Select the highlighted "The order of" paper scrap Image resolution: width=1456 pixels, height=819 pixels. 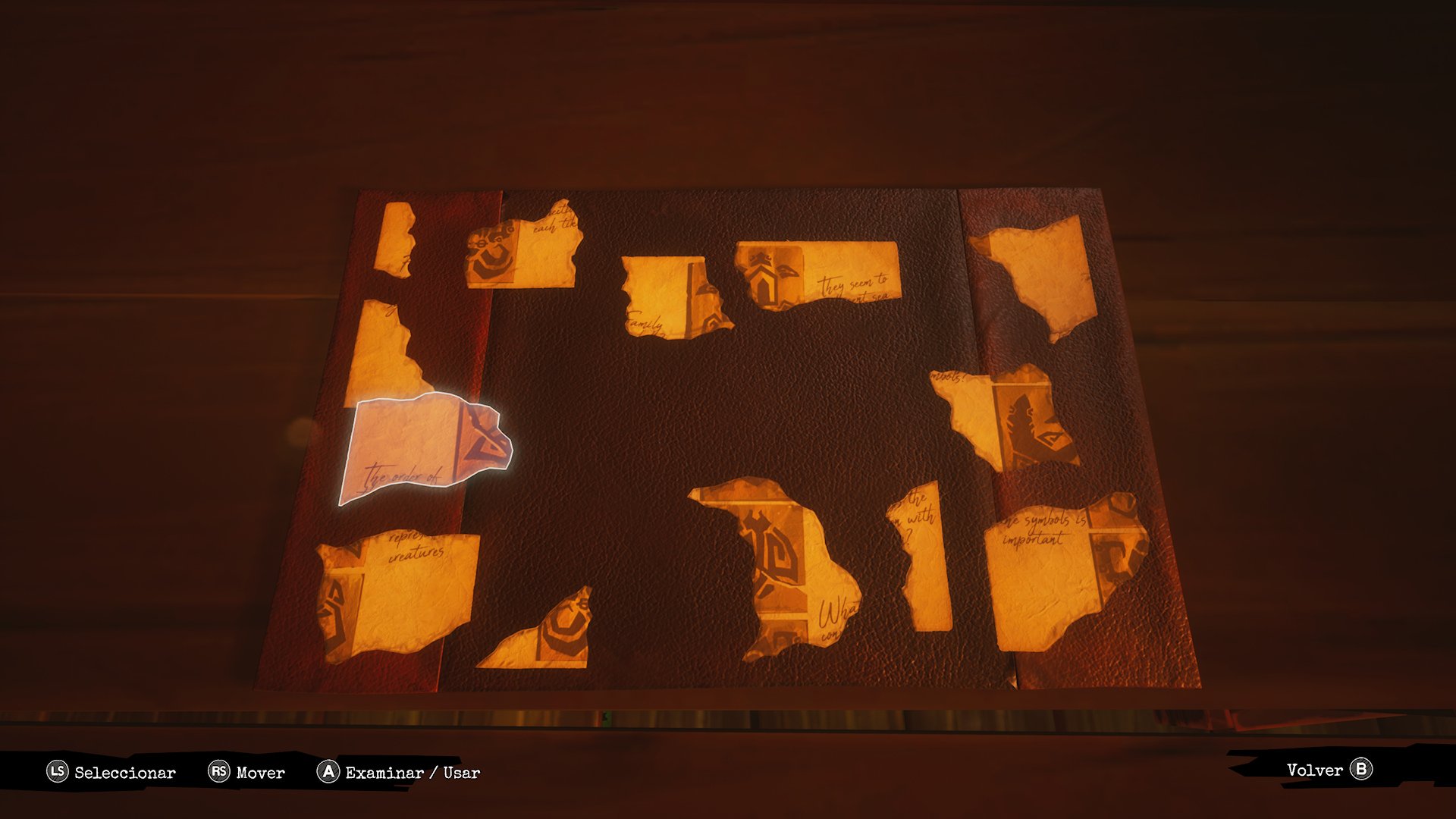[x=419, y=449]
